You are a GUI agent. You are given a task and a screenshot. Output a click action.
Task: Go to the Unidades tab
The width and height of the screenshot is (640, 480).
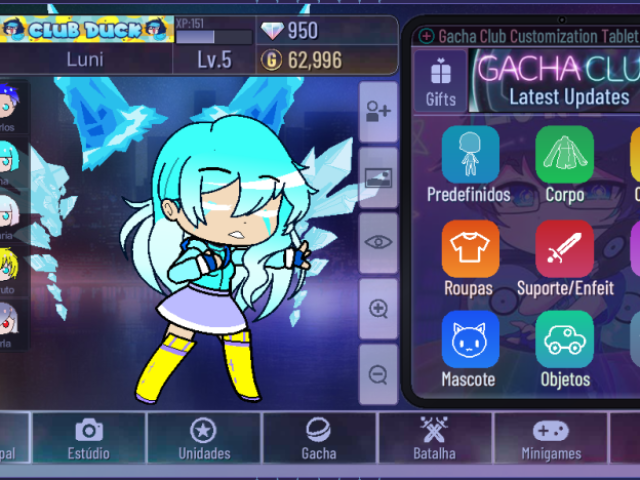point(204,438)
